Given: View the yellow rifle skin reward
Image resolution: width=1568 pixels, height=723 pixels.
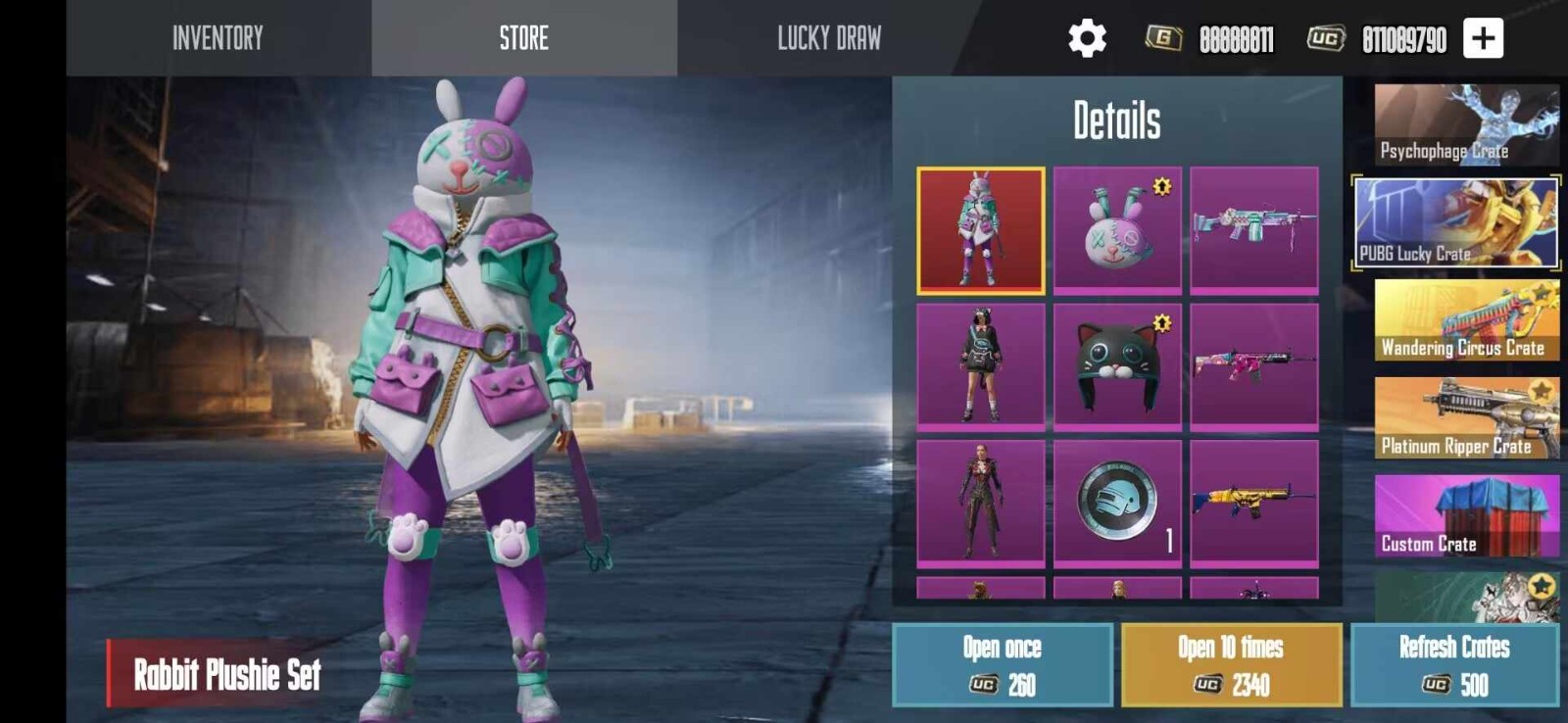Looking at the screenshot, I should 1254,503.
